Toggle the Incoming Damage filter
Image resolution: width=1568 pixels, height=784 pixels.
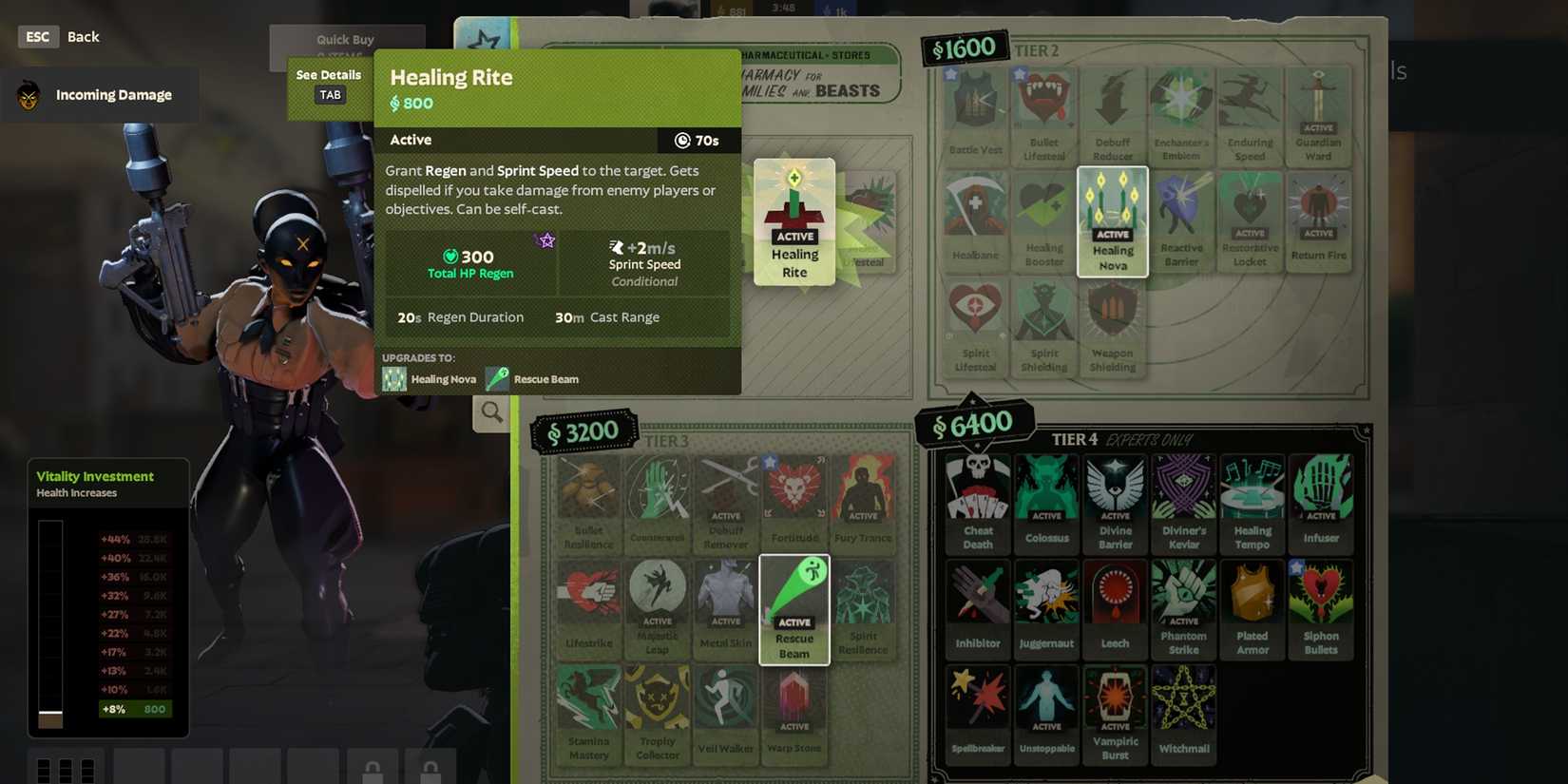100,94
